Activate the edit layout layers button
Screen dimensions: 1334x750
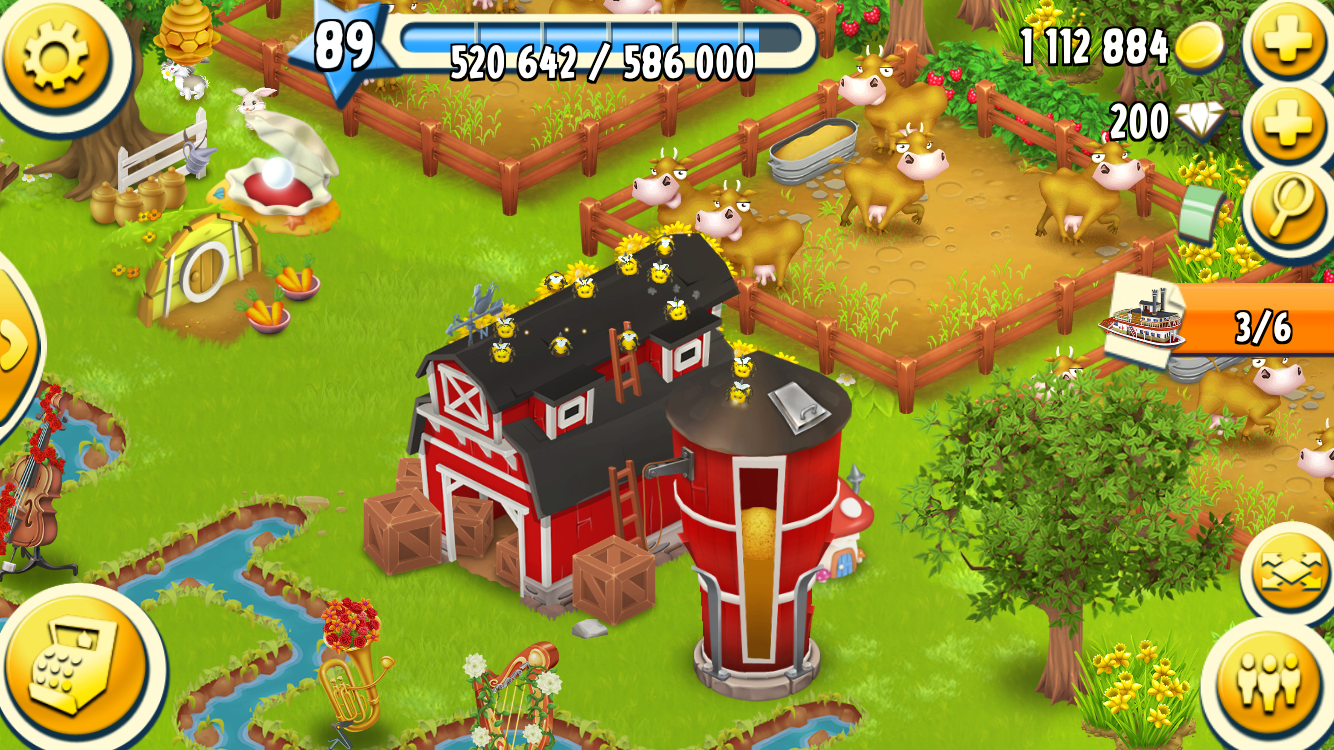[1289, 573]
